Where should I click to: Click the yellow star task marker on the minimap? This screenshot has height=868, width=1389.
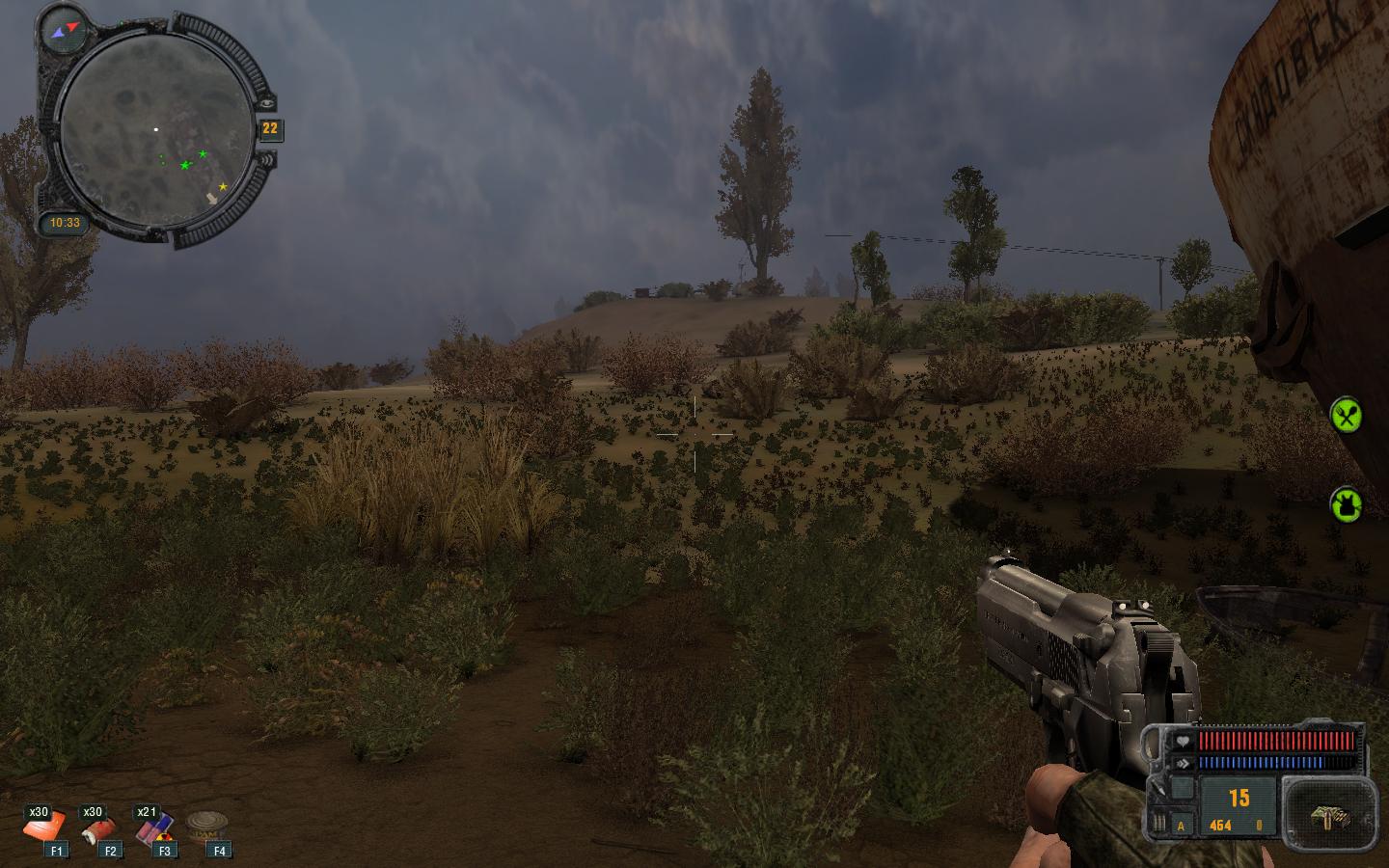(222, 186)
